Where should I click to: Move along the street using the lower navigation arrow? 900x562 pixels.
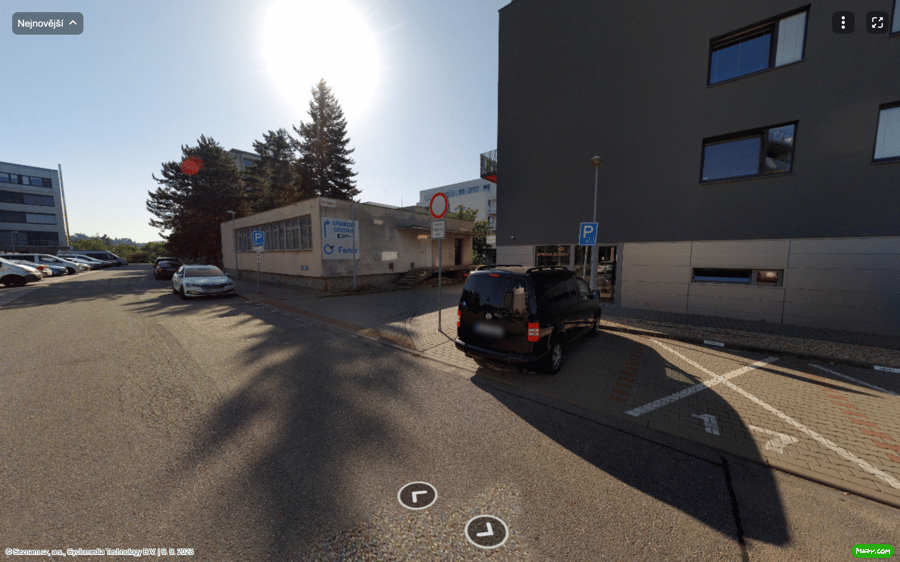tap(486, 531)
